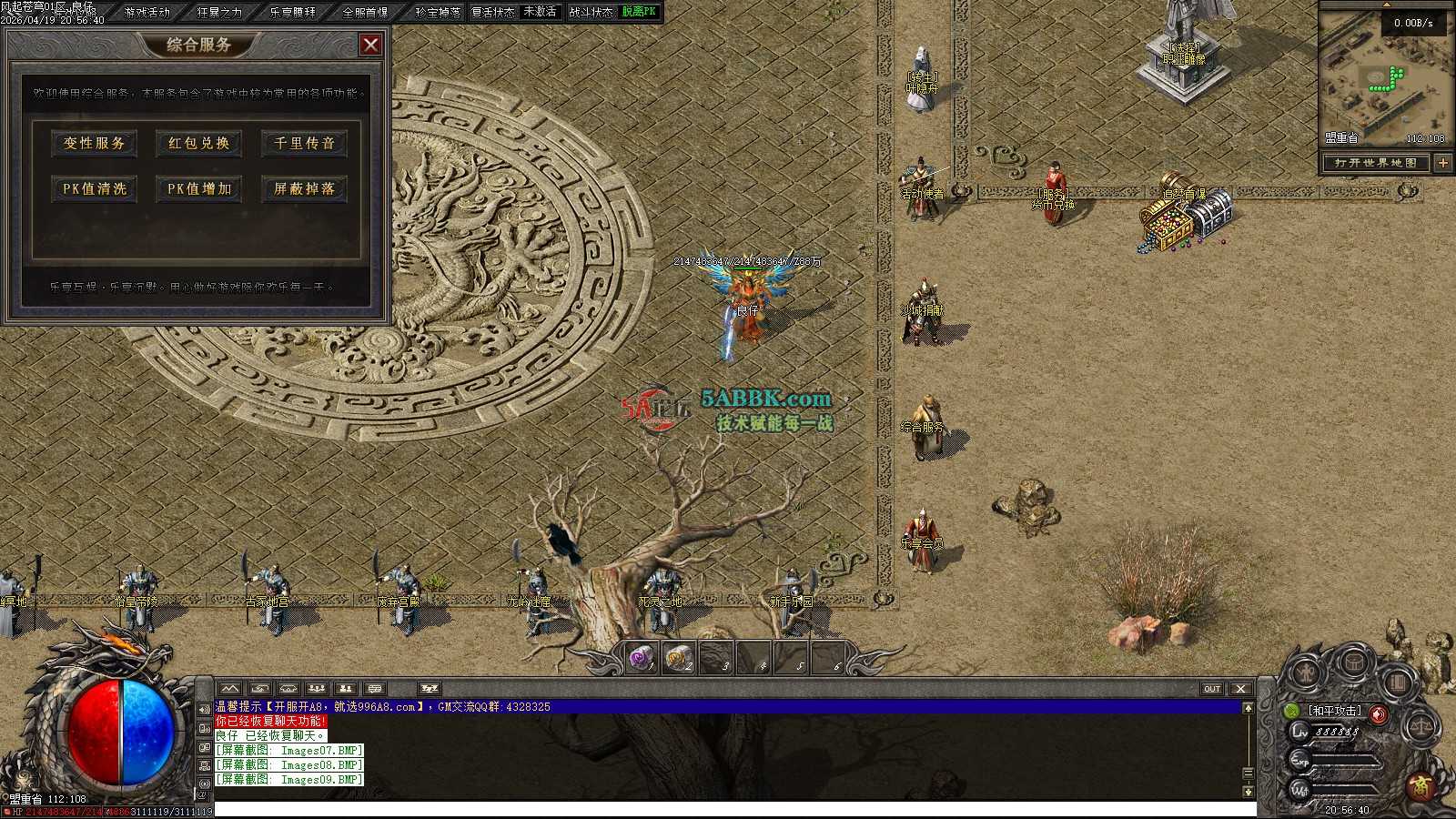The image size is (1456, 819).
Task: Toggle the 和平攻击 attack mode
Action: 1334,710
